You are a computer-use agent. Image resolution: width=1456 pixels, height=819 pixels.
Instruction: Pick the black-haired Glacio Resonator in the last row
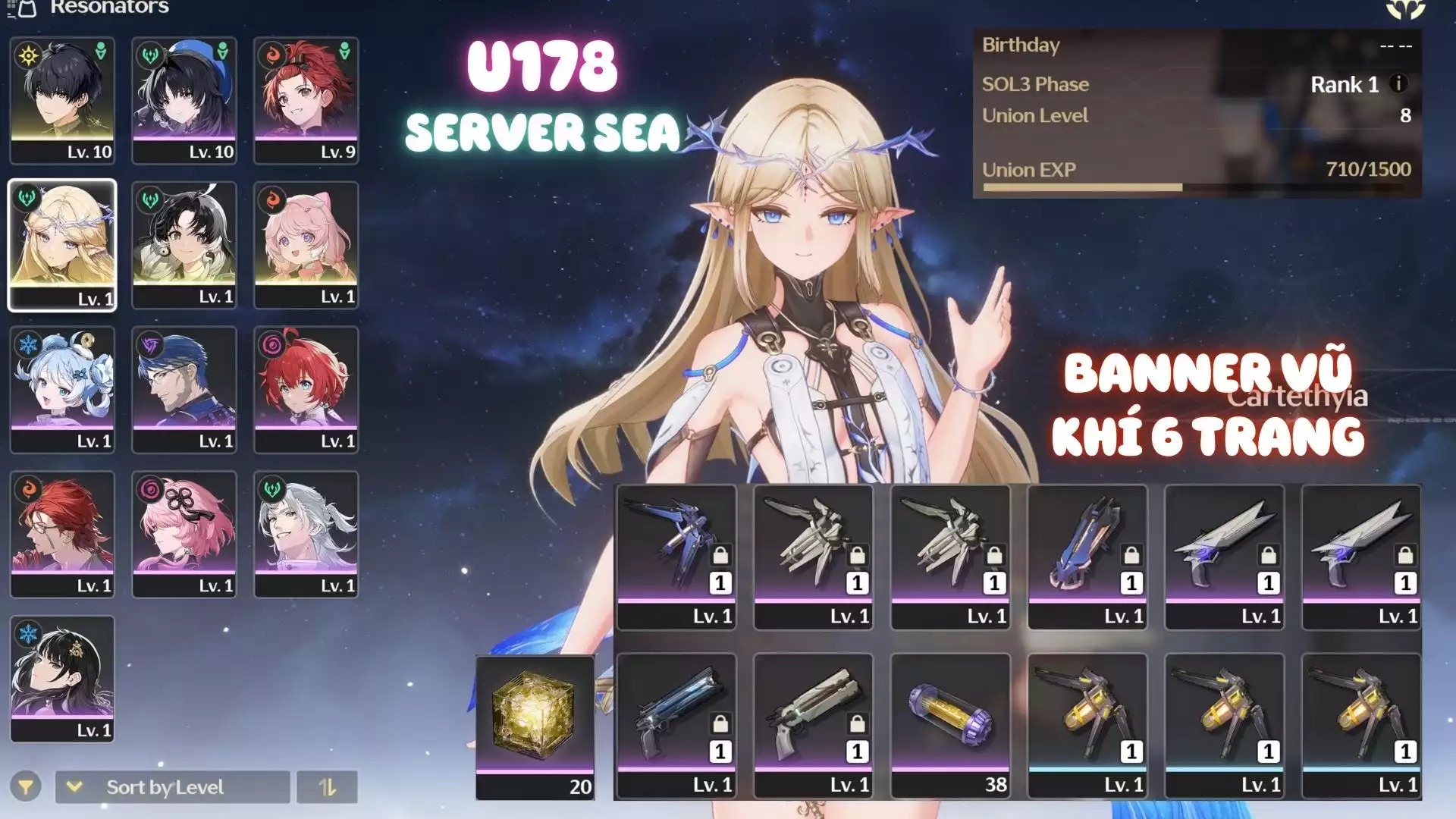pyautogui.click(x=62, y=679)
